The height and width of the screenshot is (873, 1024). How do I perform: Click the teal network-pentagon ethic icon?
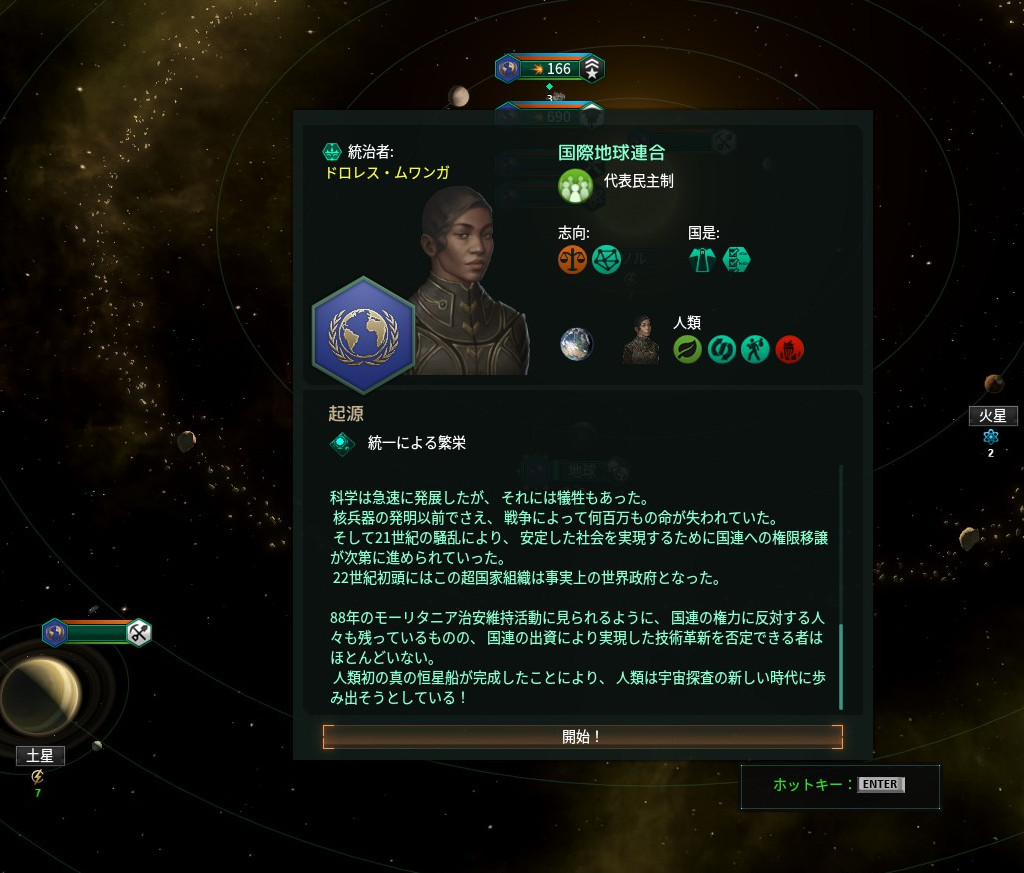tap(606, 260)
